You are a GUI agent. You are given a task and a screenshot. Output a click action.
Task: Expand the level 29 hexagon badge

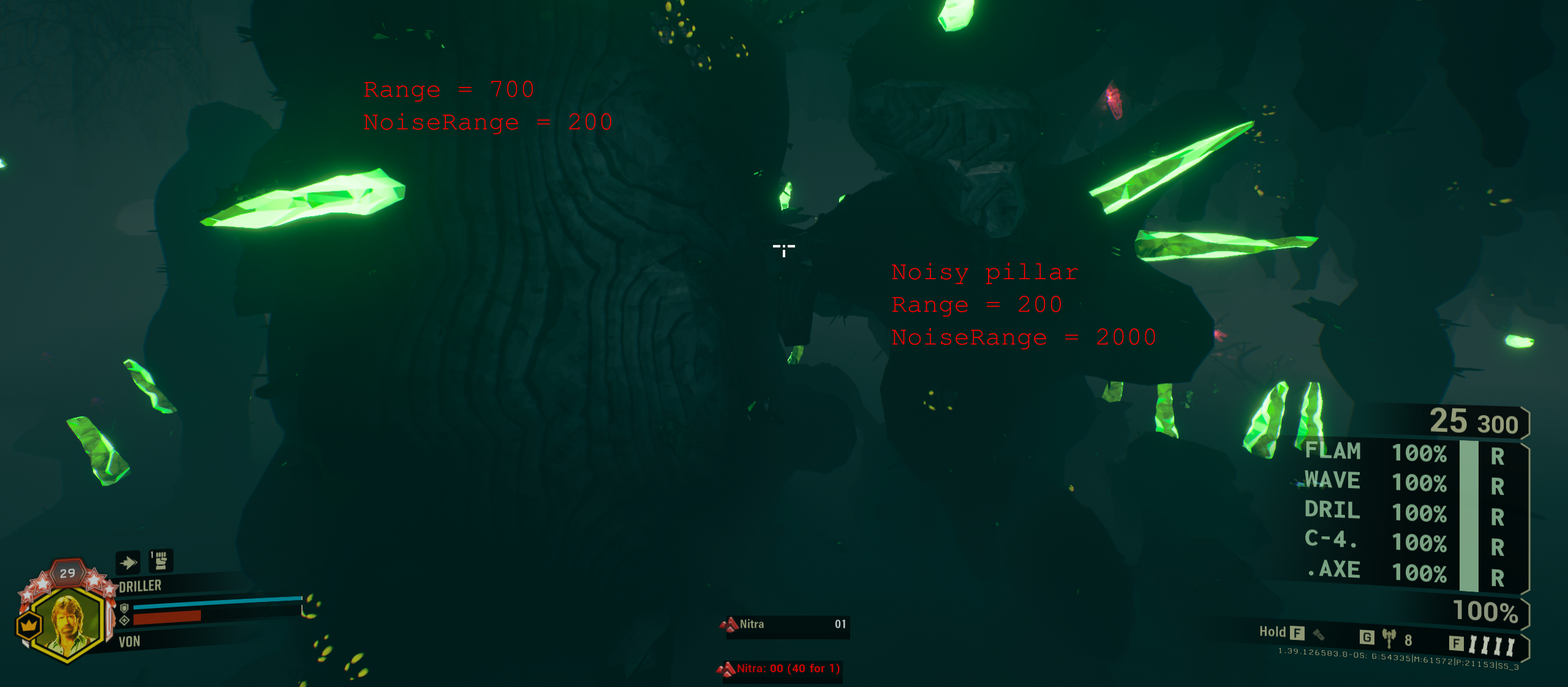pyautogui.click(x=67, y=573)
